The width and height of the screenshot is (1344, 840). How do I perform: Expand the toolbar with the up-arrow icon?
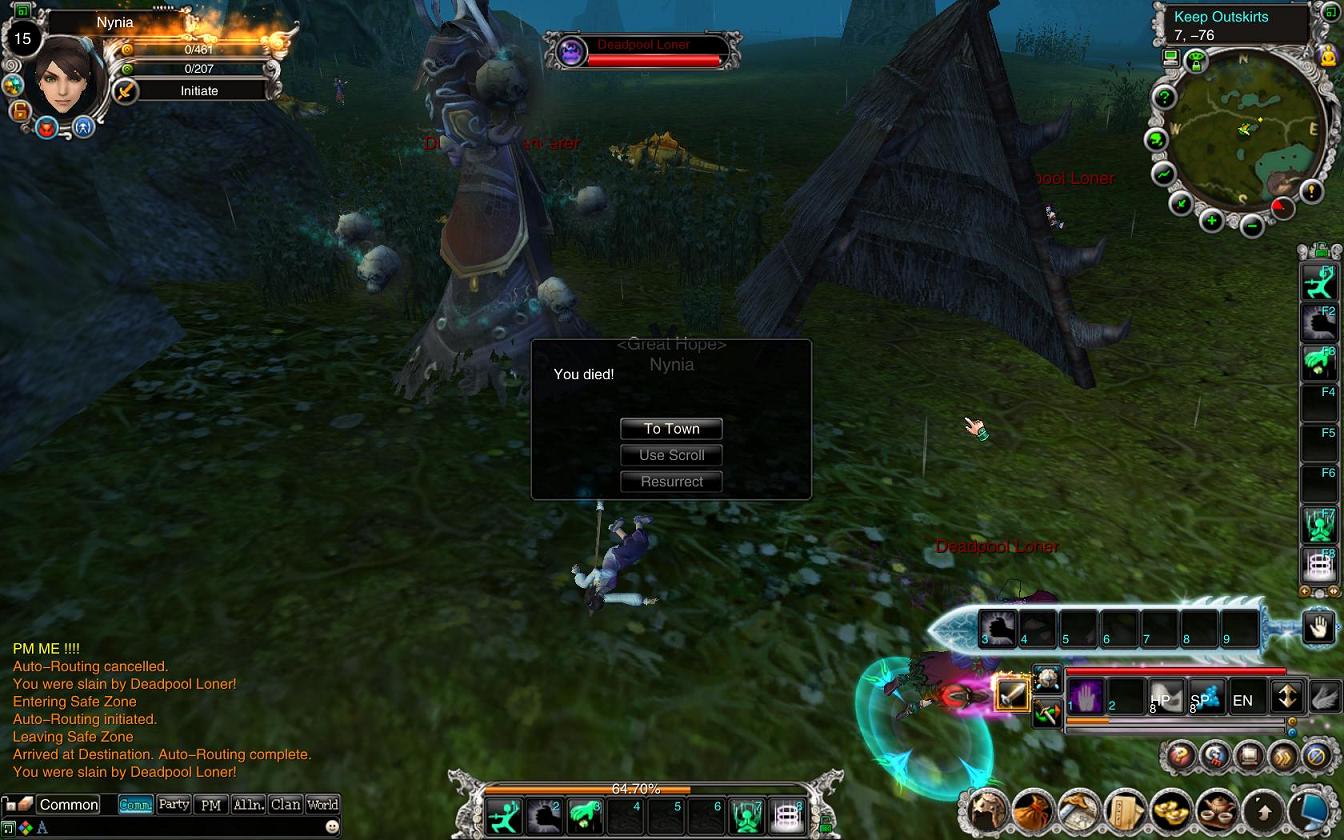(1264, 810)
